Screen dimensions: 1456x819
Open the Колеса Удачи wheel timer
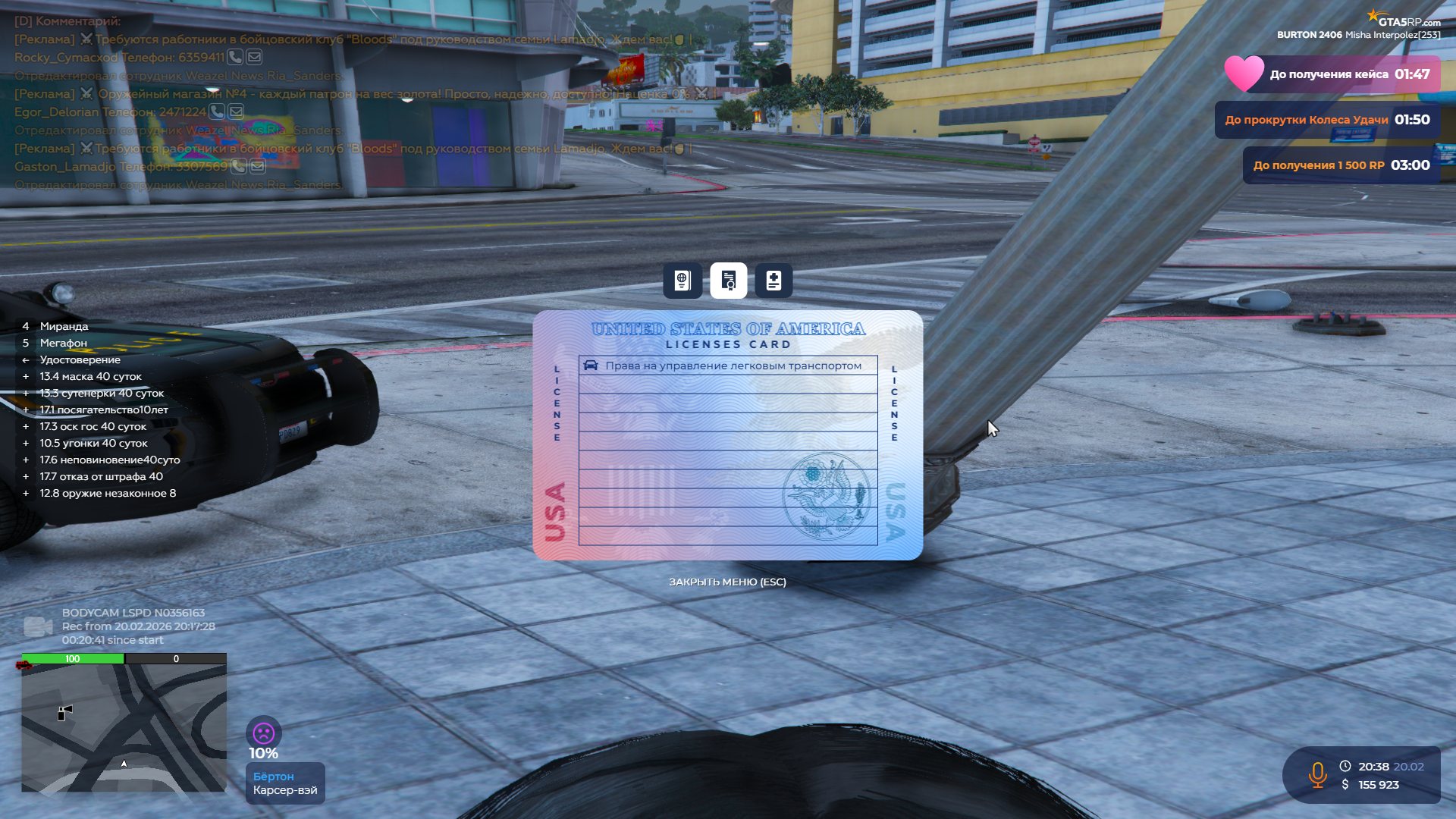pyautogui.click(x=1327, y=120)
